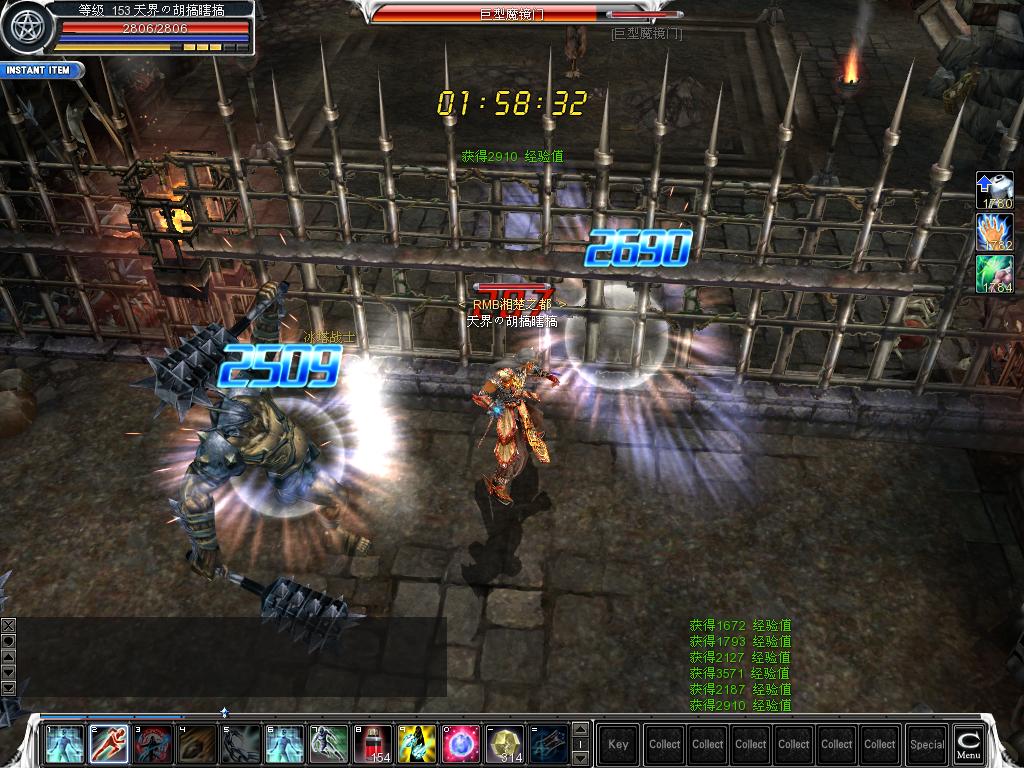The width and height of the screenshot is (1024, 768).
Task: Open the Menu button
Action: pyautogui.click(x=968, y=743)
